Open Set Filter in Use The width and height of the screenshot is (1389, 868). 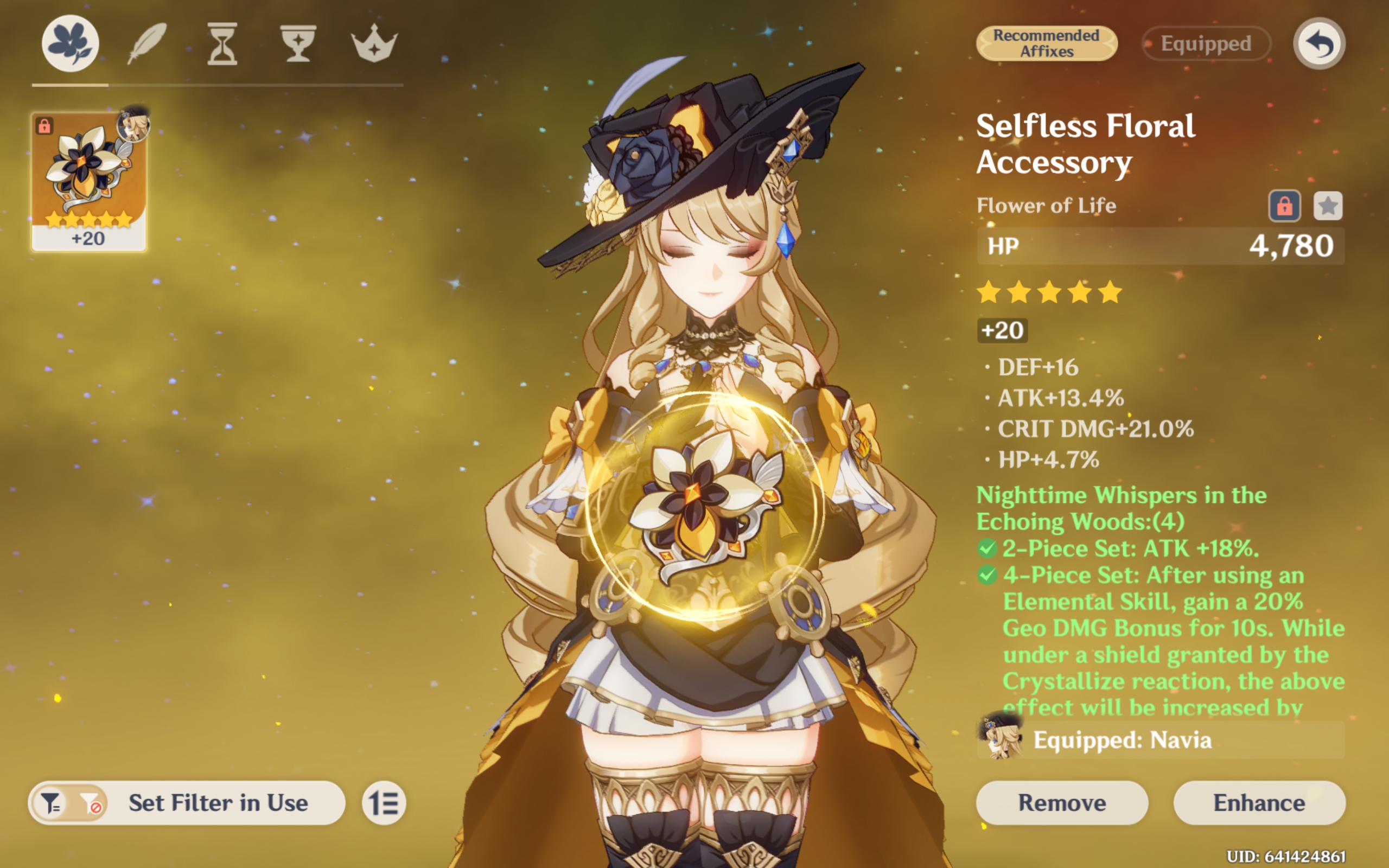pyautogui.click(x=218, y=803)
